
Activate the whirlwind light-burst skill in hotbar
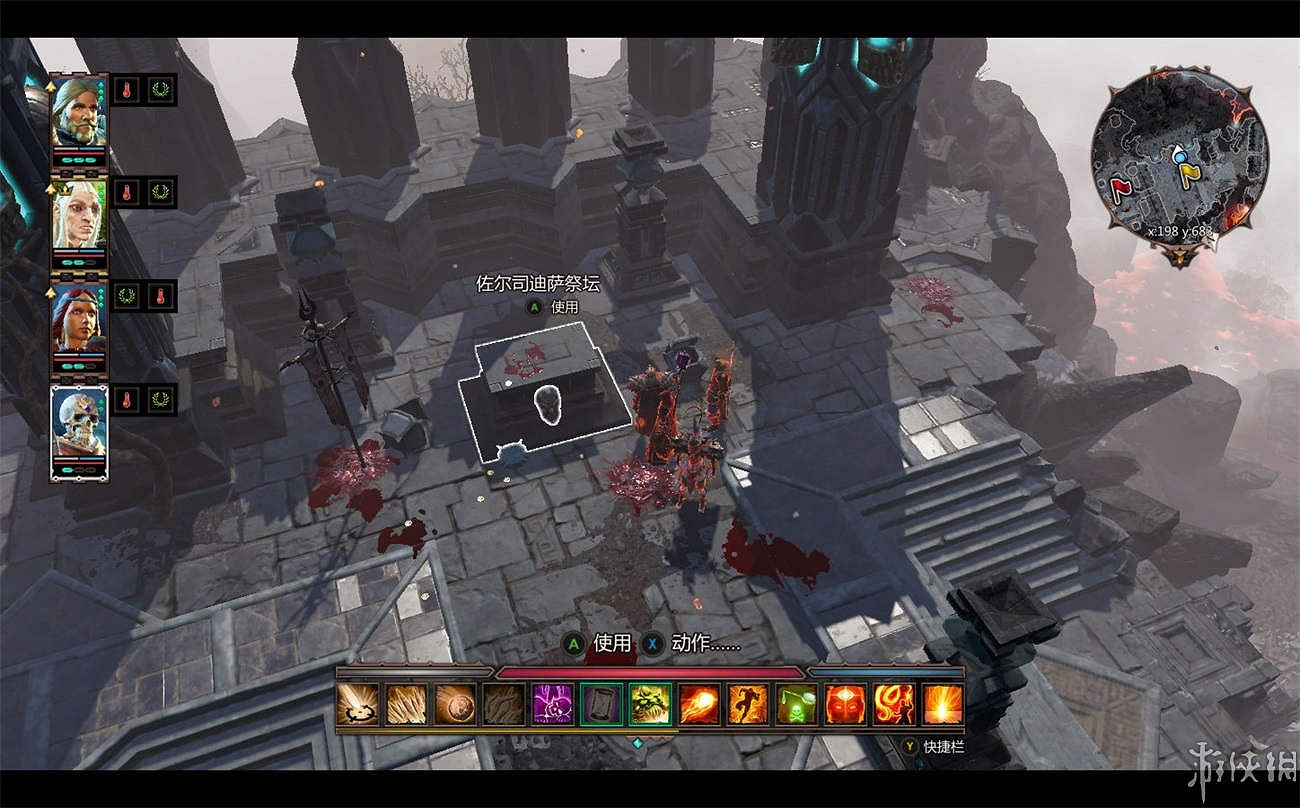click(357, 704)
